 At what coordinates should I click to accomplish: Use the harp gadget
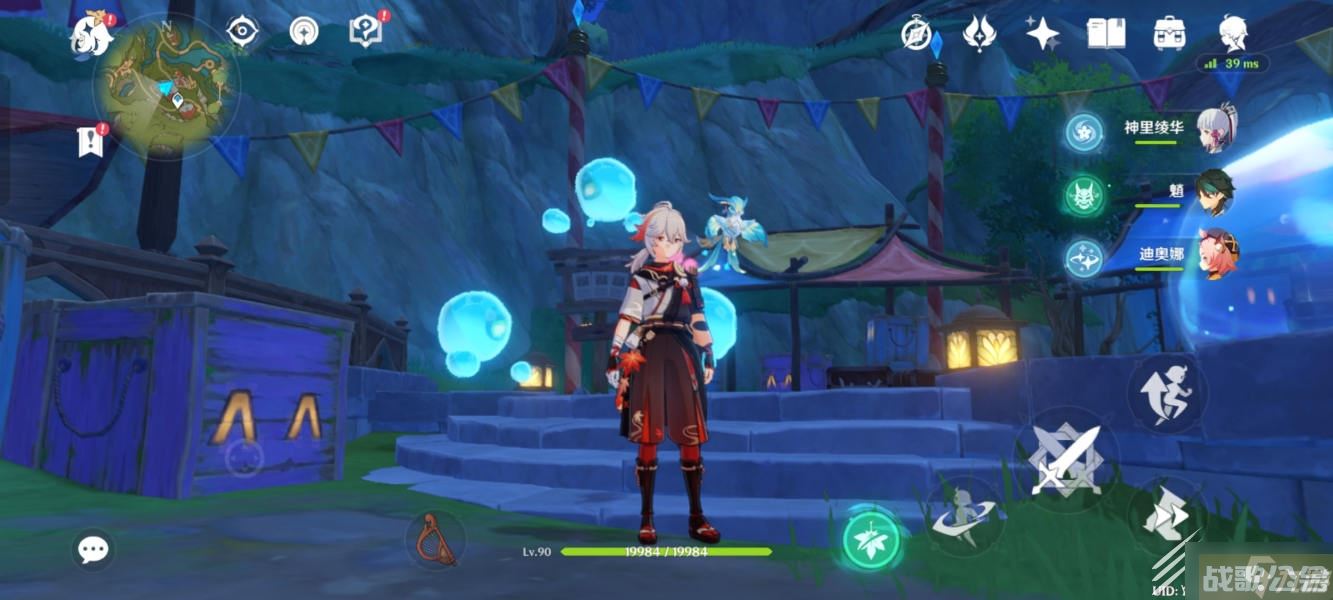click(435, 539)
